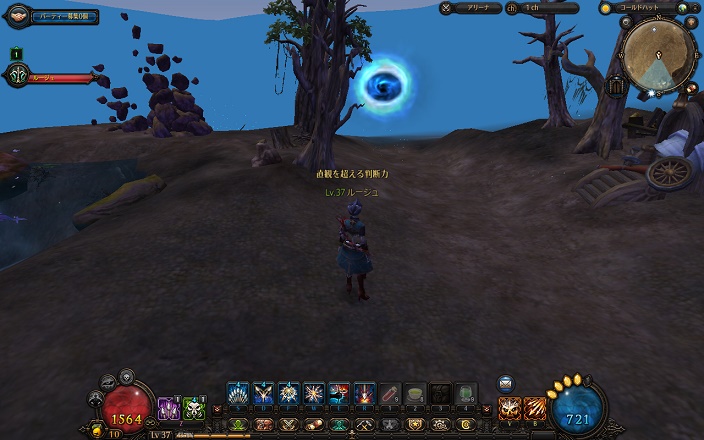
Task: Activate the blue spike fan skill
Action: coord(237,394)
